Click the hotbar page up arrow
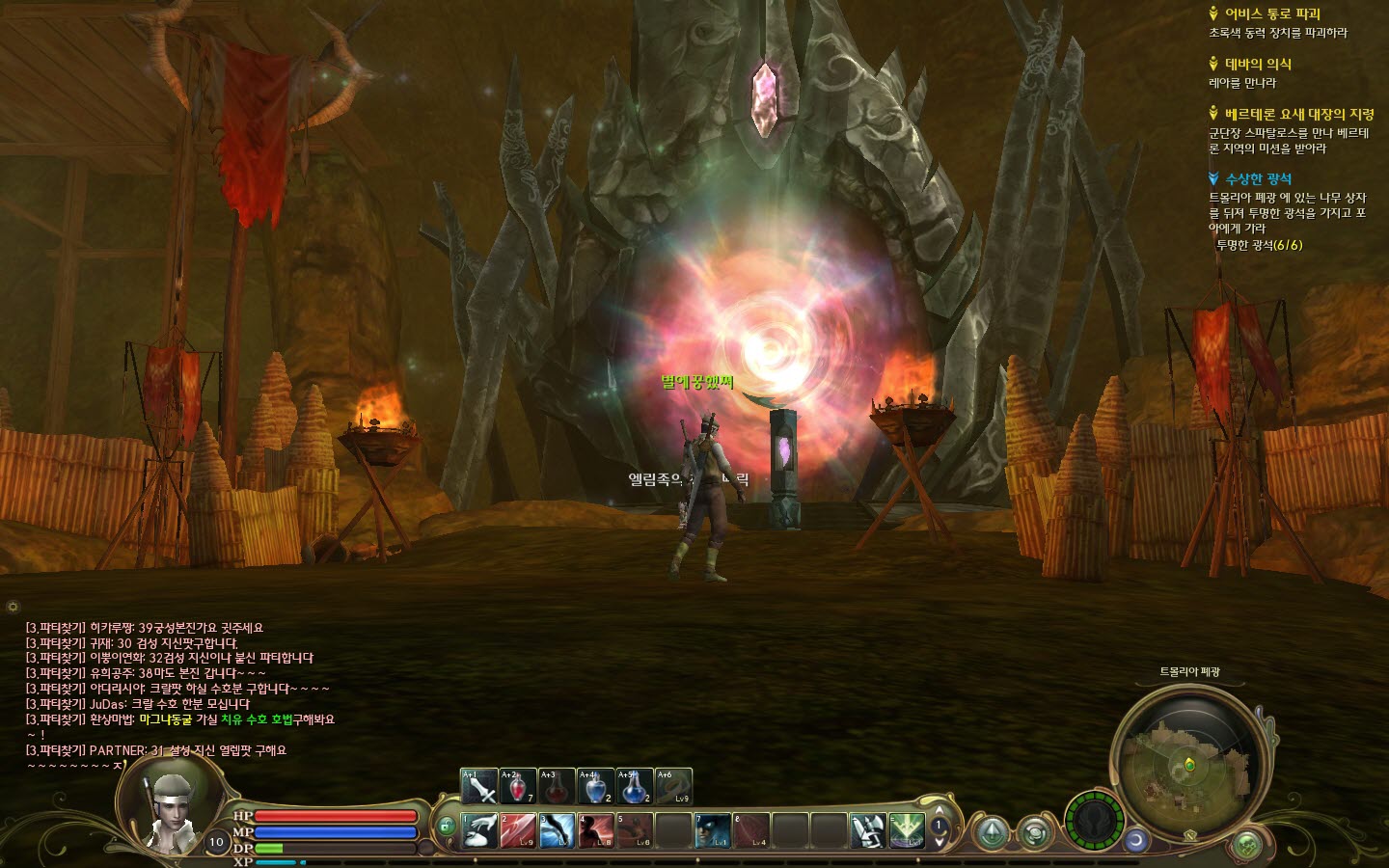This screenshot has height=868, width=1389. [940, 811]
